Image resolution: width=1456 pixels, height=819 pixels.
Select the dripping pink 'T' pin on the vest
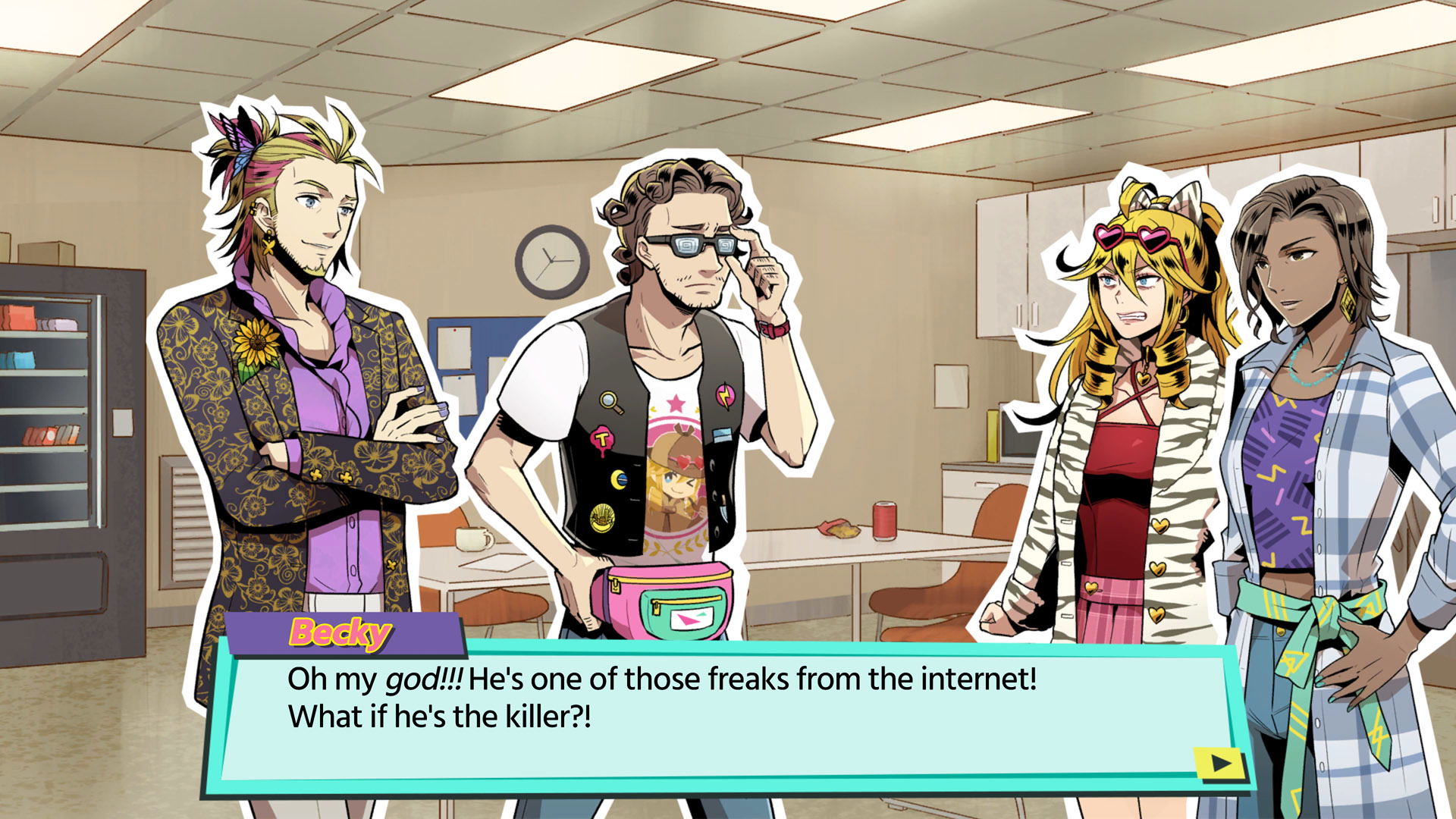(x=602, y=438)
